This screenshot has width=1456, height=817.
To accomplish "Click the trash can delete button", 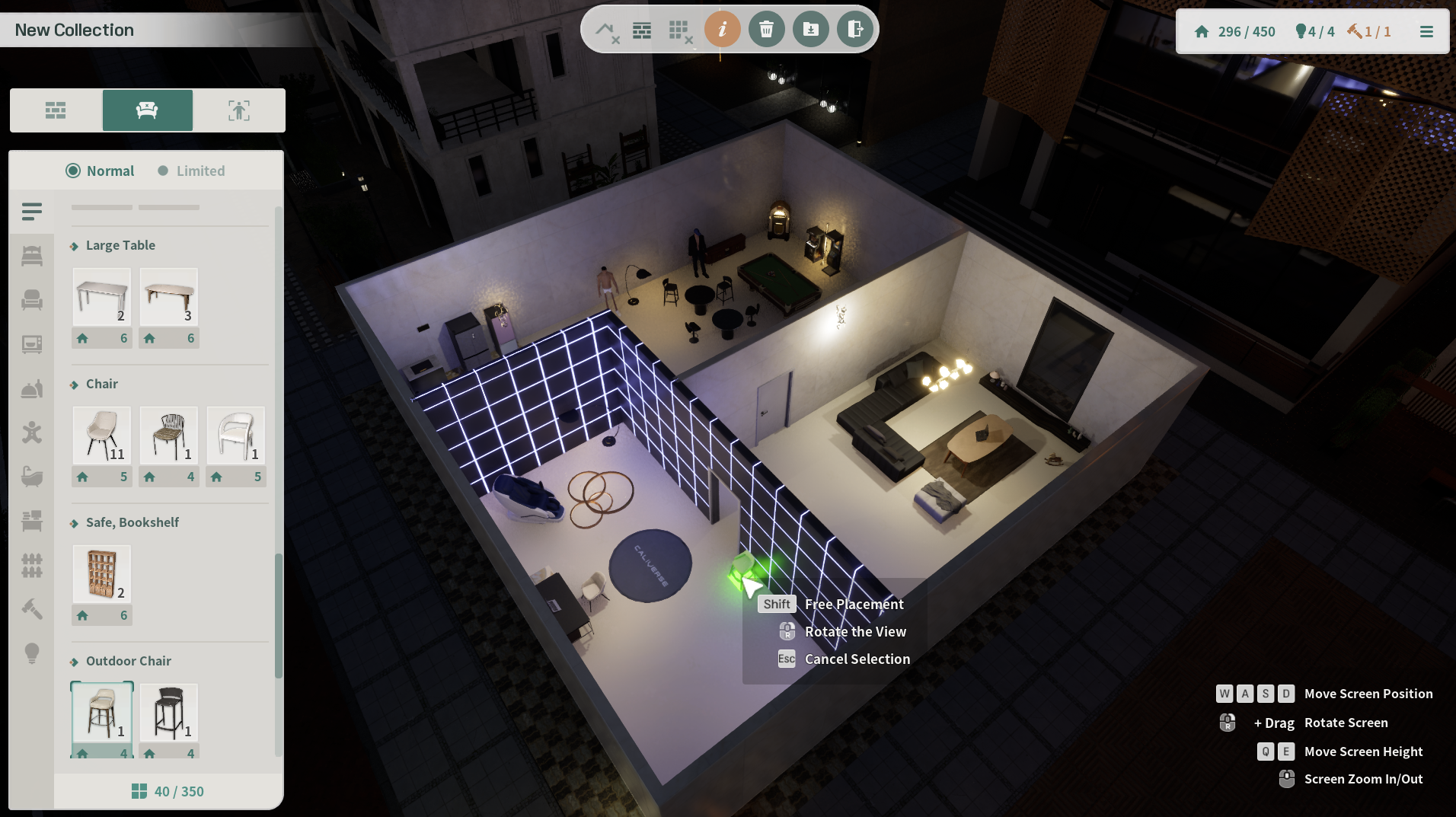I will [x=766, y=30].
